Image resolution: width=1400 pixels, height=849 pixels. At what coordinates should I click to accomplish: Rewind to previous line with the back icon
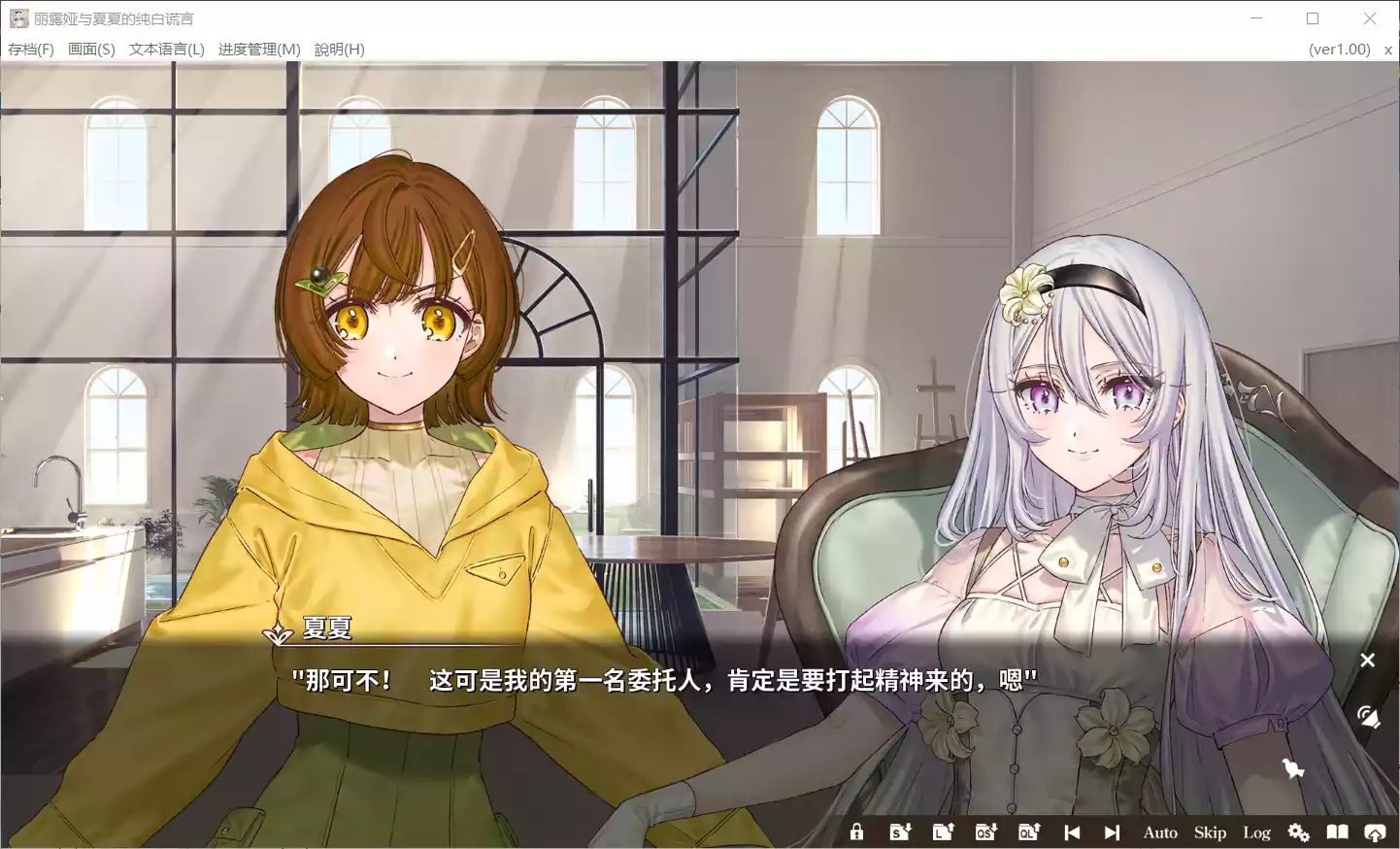(1072, 832)
